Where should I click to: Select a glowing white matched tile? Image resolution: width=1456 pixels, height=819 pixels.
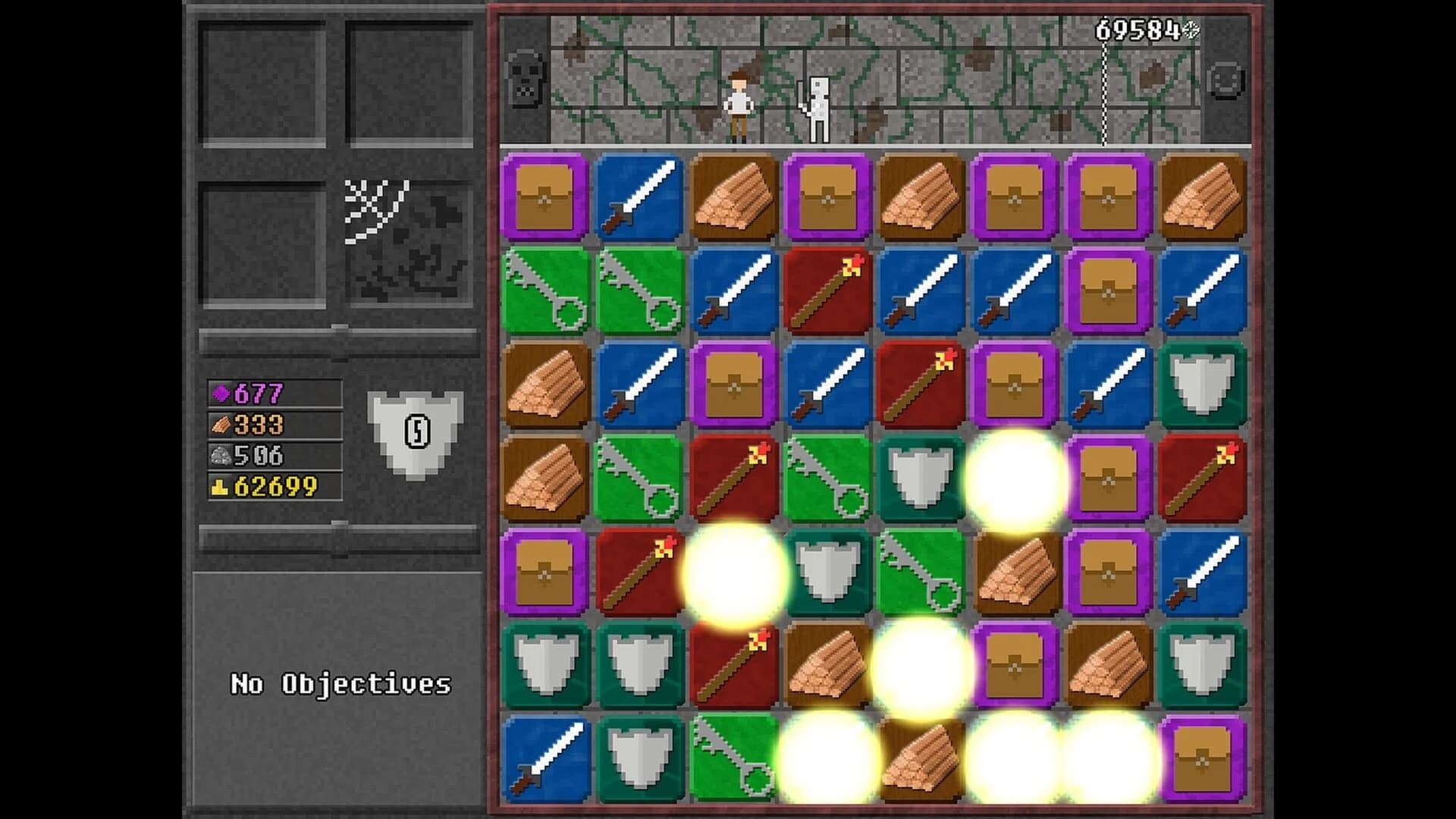click(1016, 478)
